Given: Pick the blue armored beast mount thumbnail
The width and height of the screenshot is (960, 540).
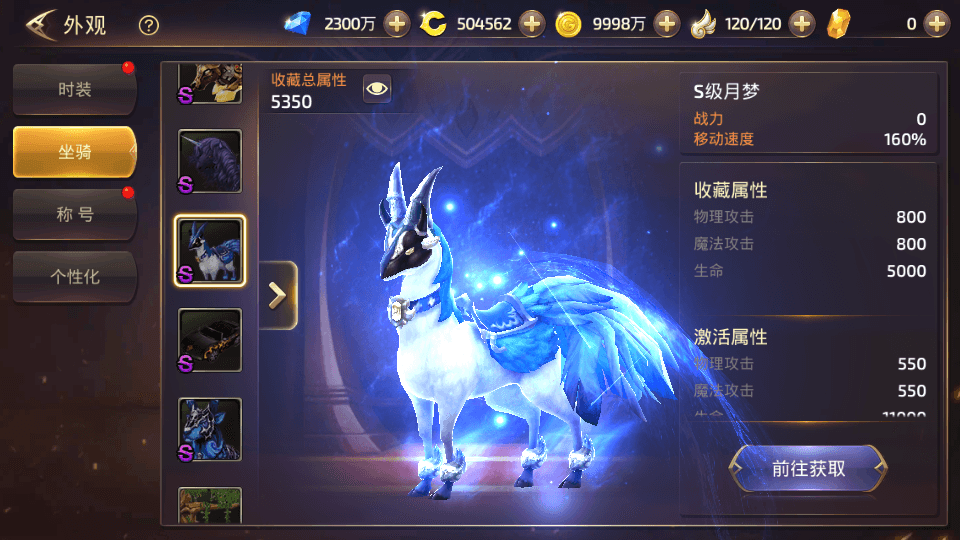Looking at the screenshot, I should click(210, 430).
